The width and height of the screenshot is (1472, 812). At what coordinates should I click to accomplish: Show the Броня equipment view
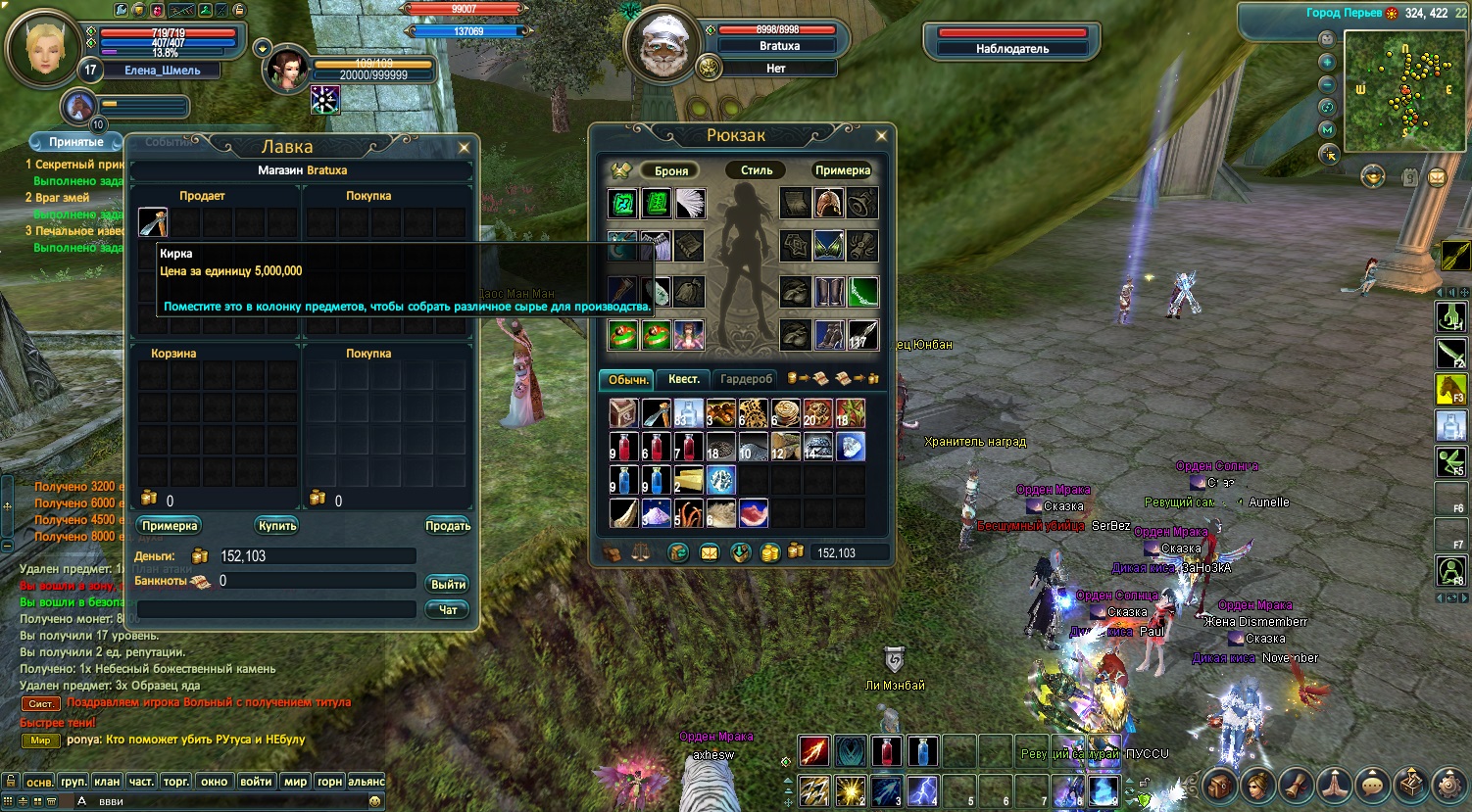click(671, 170)
